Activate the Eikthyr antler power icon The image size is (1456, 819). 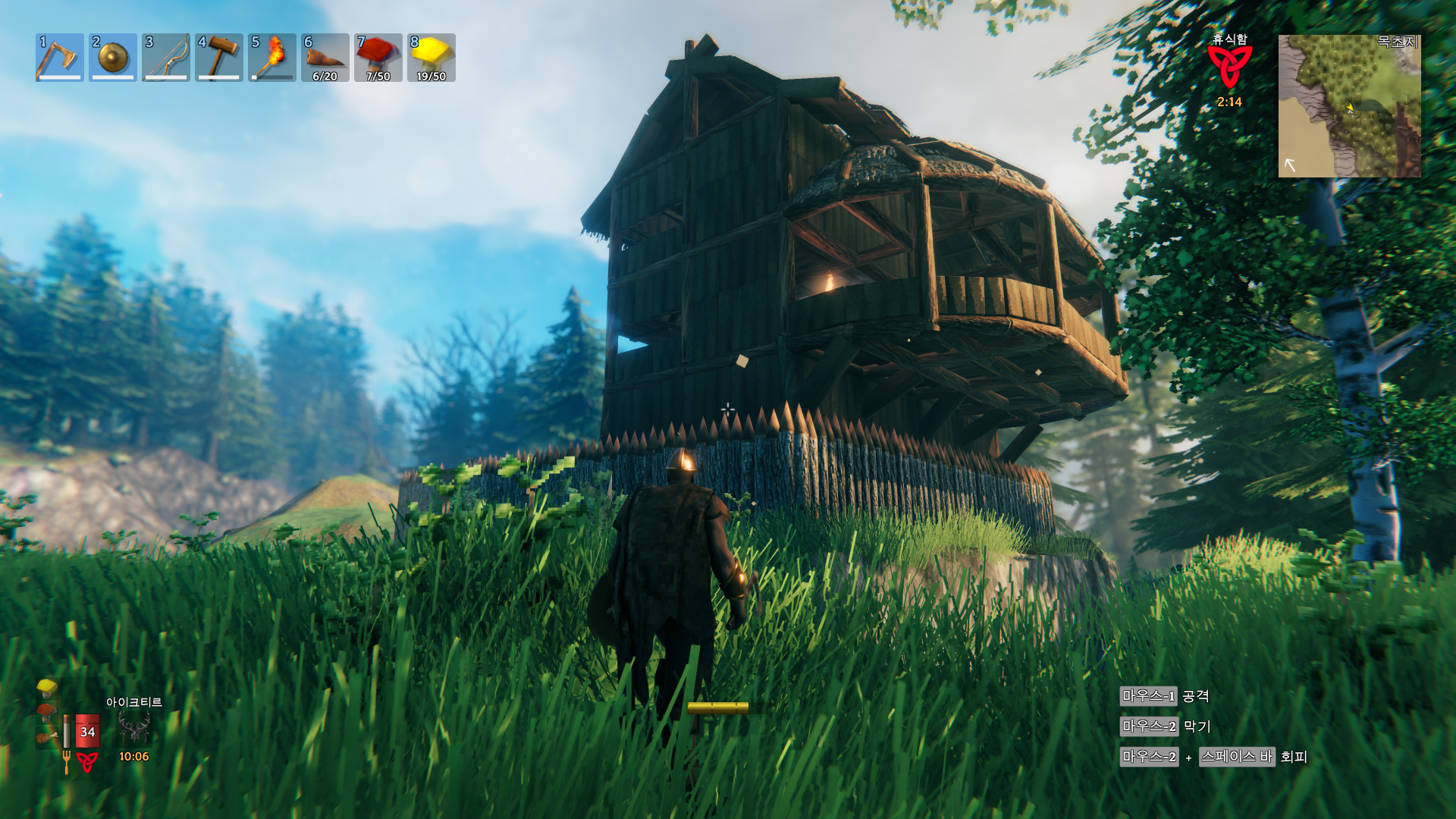(x=134, y=729)
